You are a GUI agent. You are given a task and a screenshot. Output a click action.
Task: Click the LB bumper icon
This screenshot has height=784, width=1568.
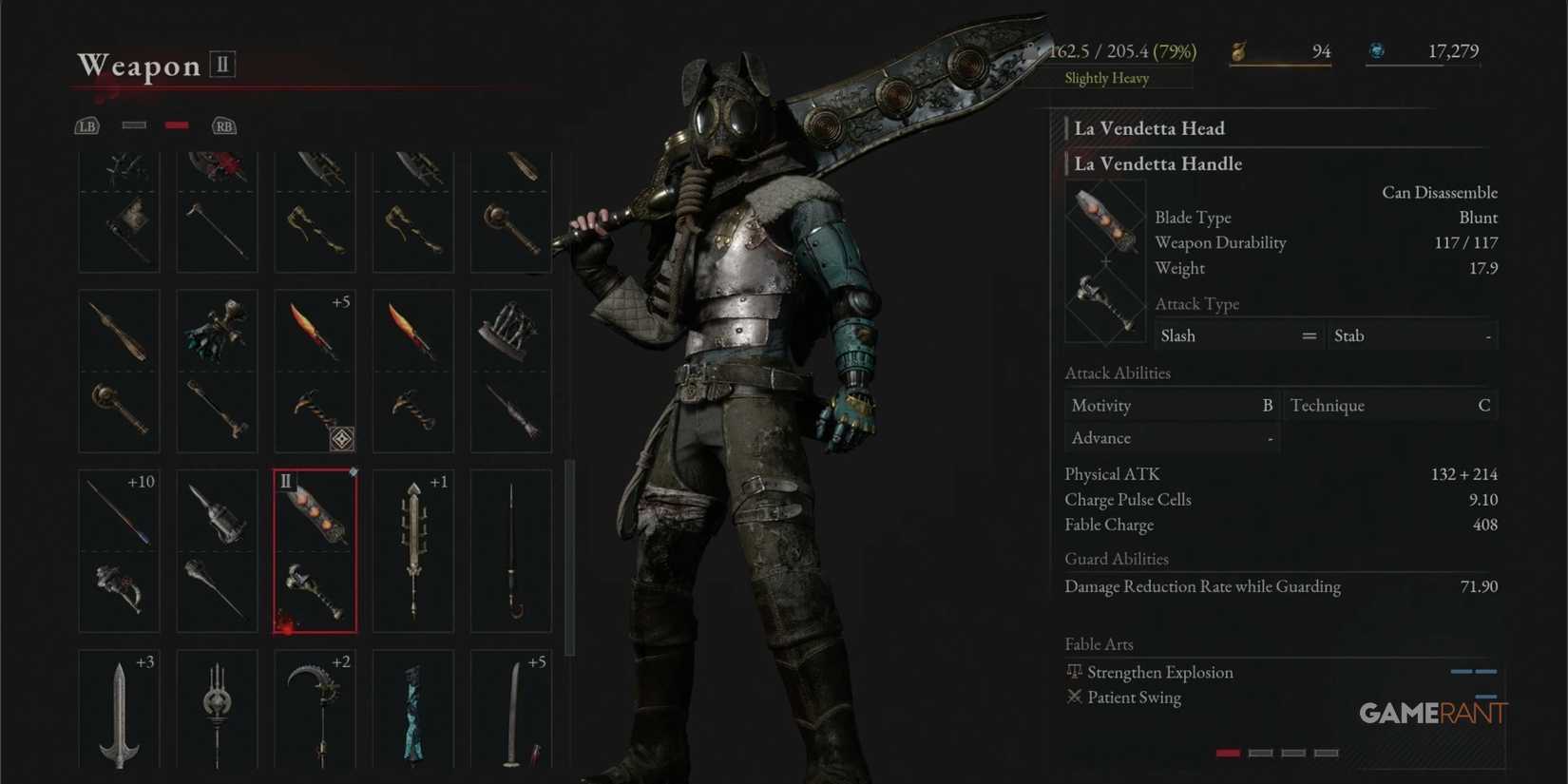[86, 125]
